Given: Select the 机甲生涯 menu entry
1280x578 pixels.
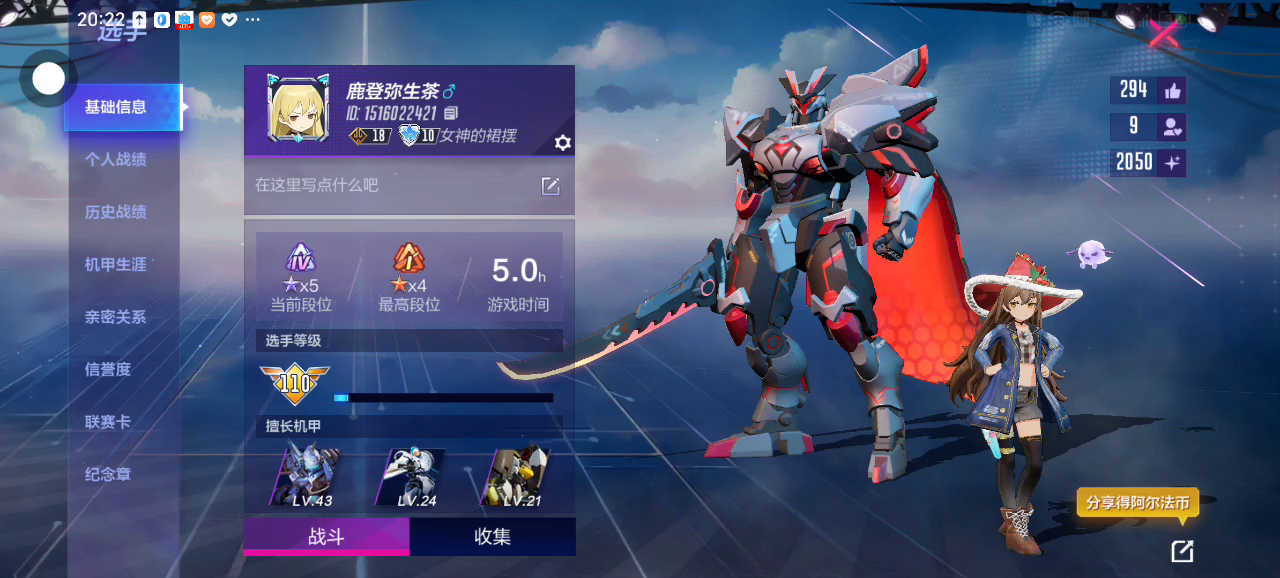Looking at the screenshot, I should pyautogui.click(x=115, y=264).
